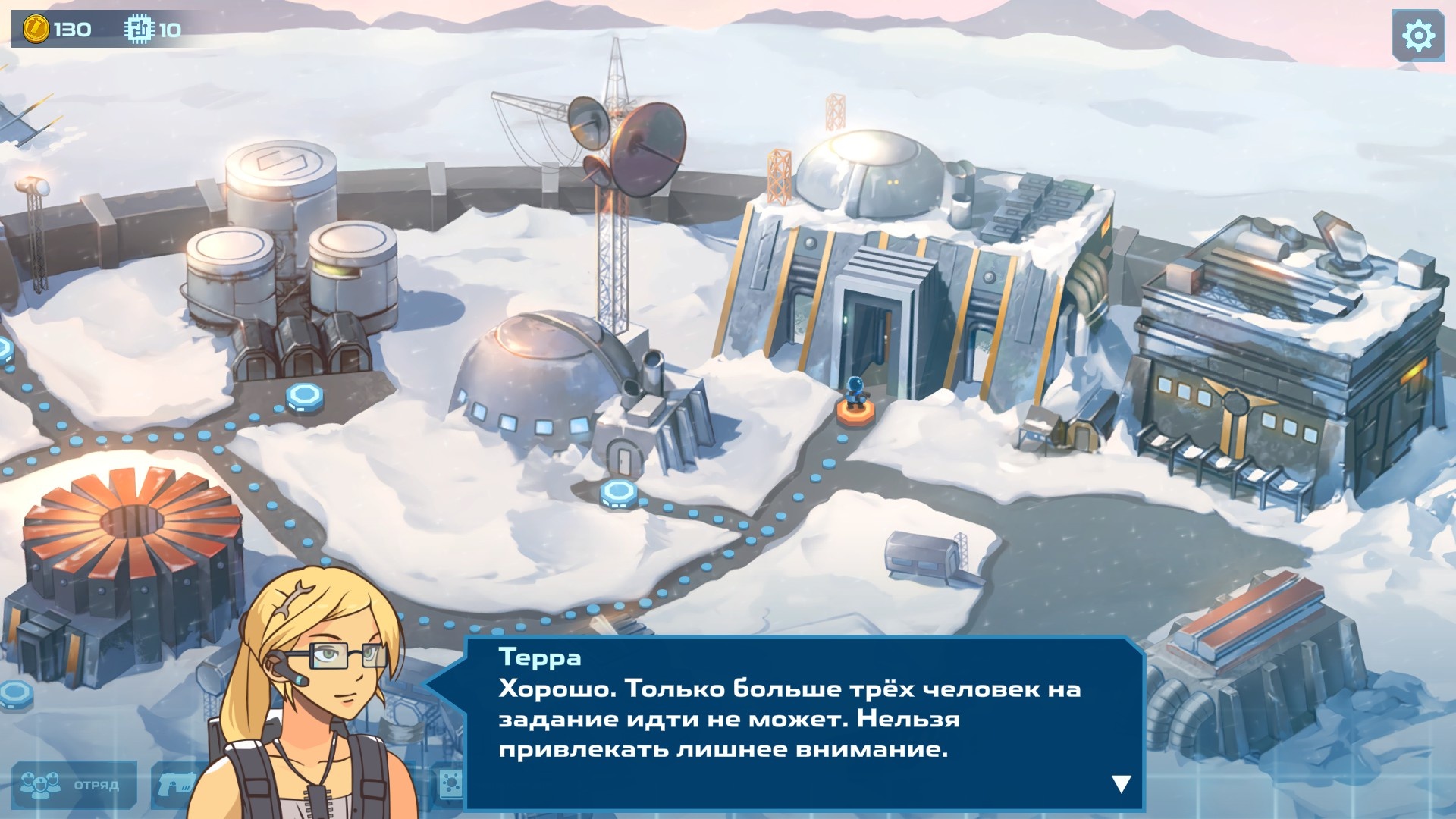Click the hexagonal waypoint near the dome building
The height and width of the screenshot is (819, 1456).
click(618, 493)
